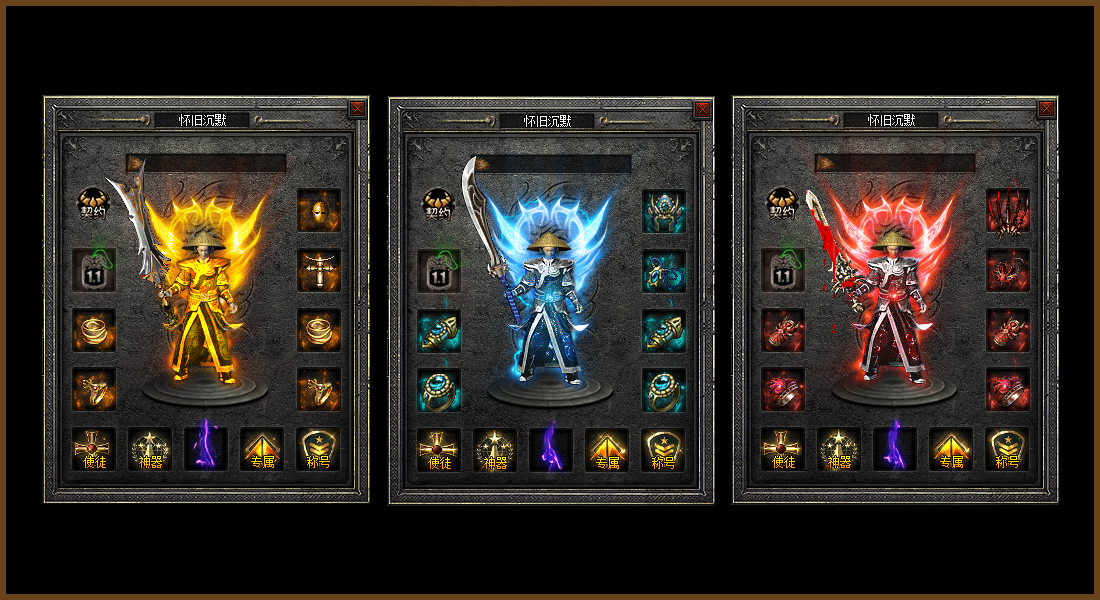This screenshot has width=1100, height=600.
Task: Select the golden necklace equipment slot
Action: pos(319,270)
